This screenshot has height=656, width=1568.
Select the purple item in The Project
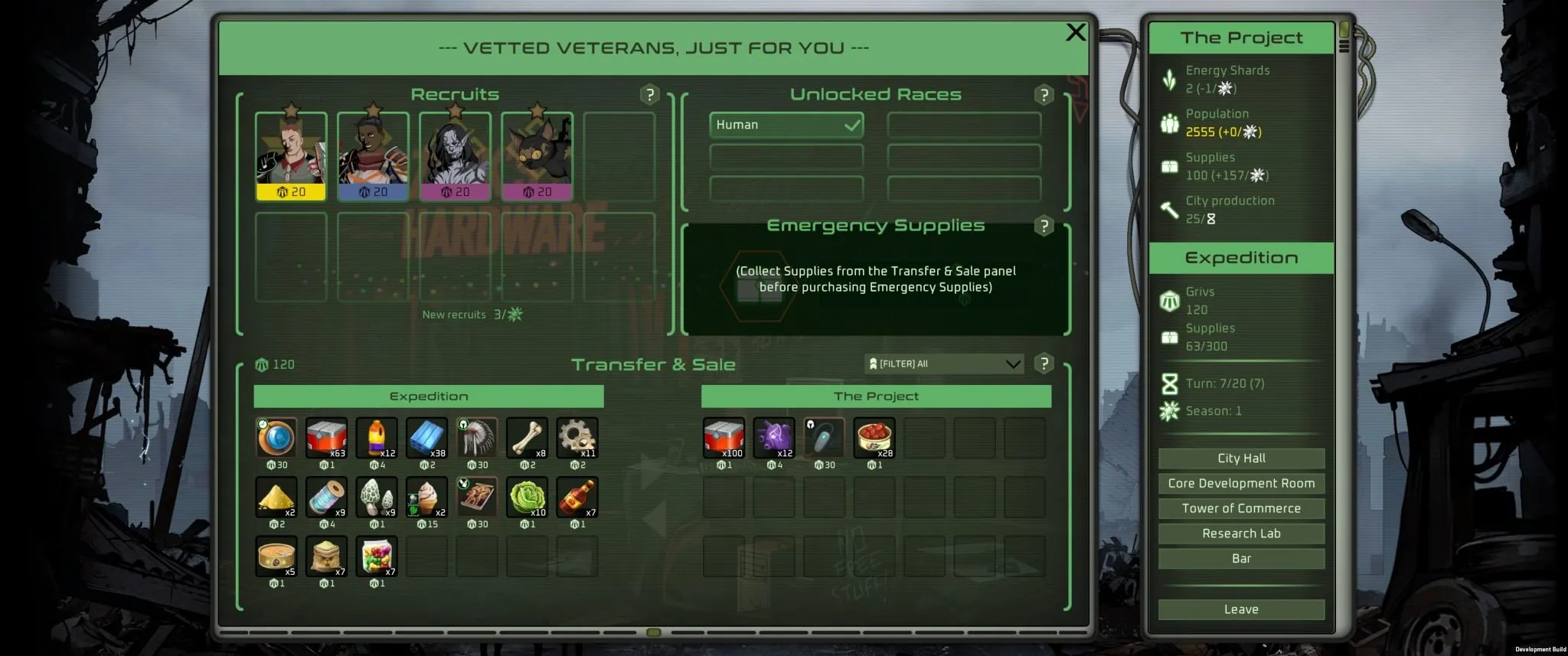tap(773, 438)
